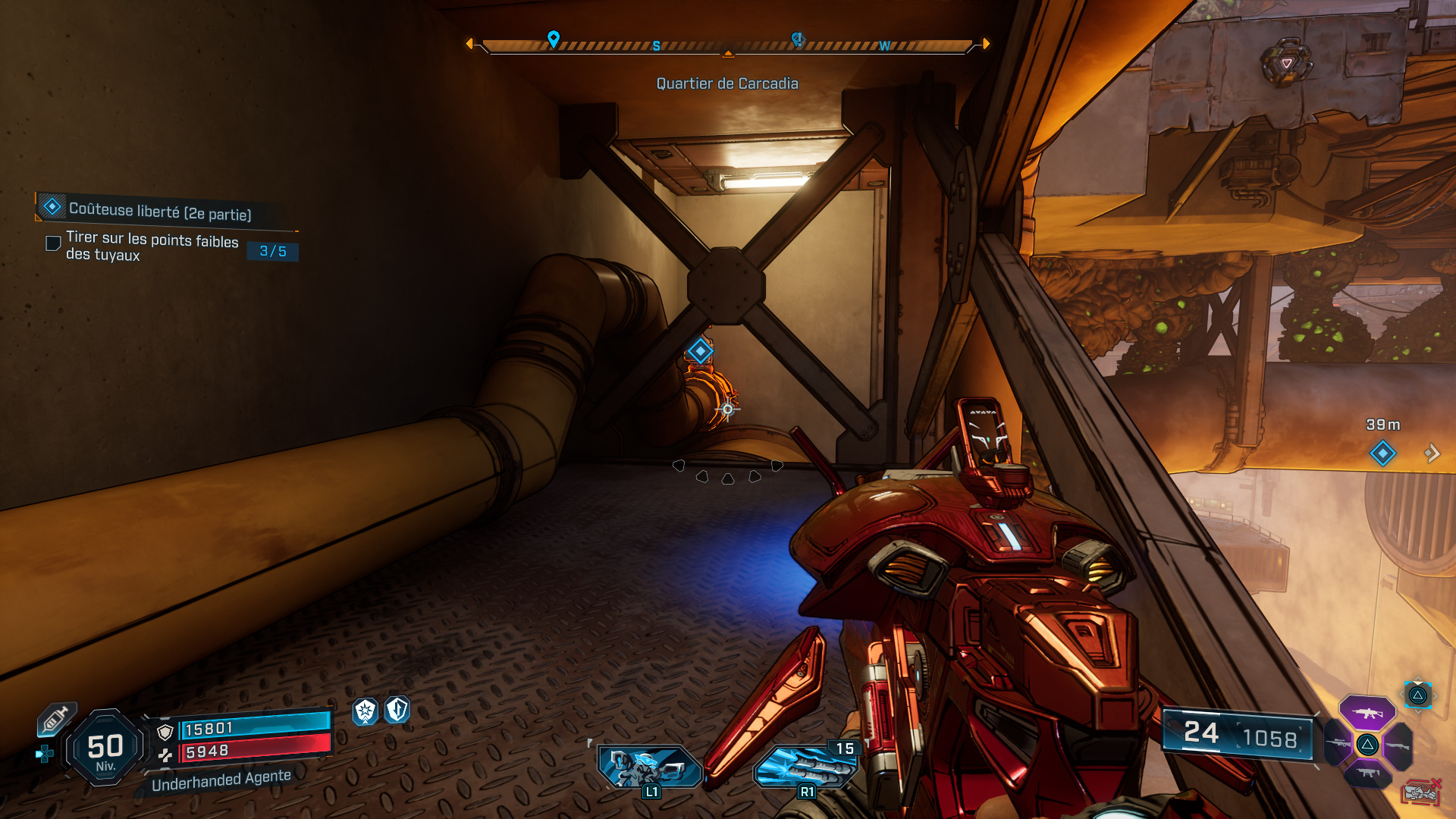Select the SMG weapon slot
Image resolution: width=1456 pixels, height=819 pixels.
(1368, 773)
